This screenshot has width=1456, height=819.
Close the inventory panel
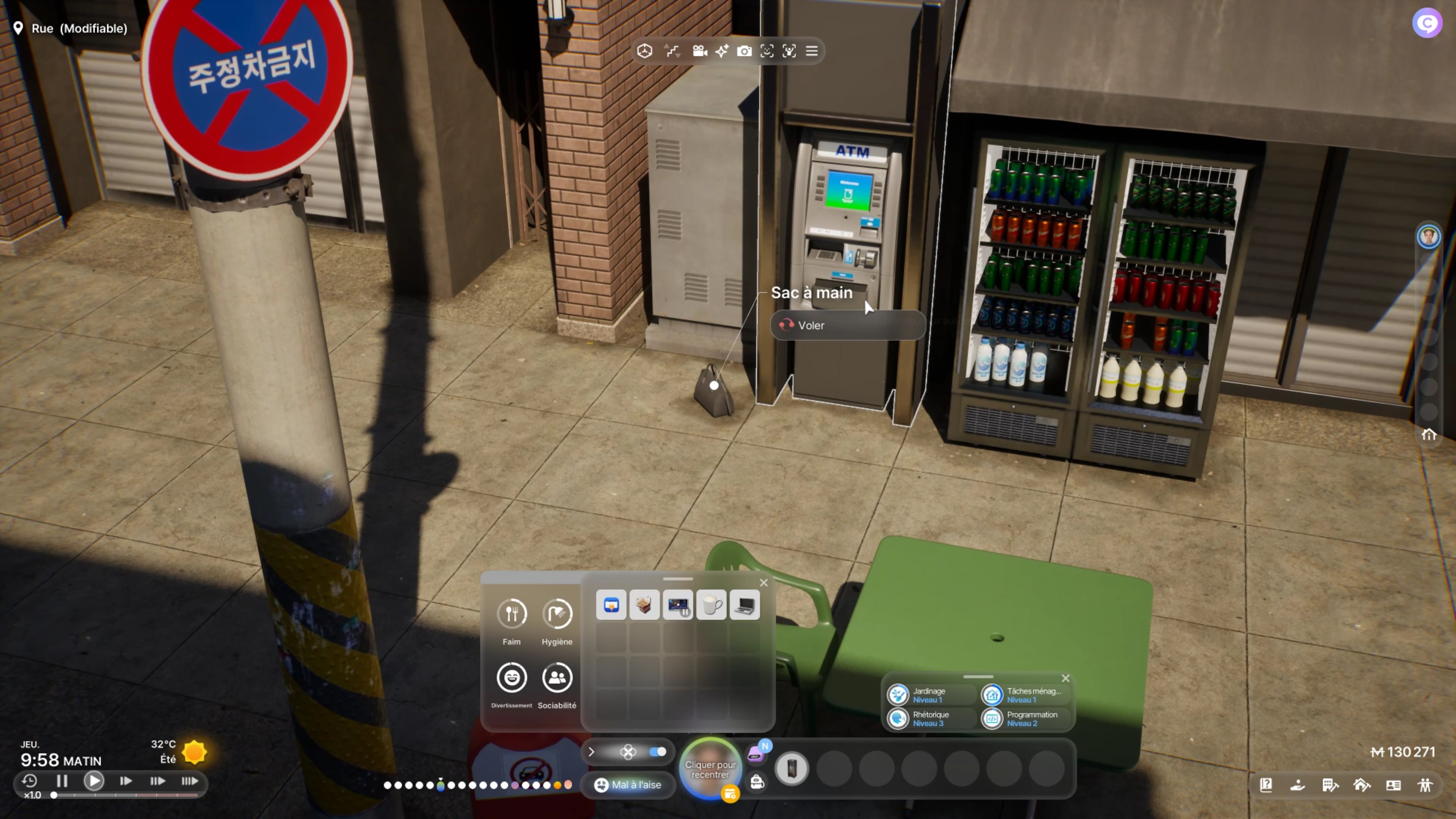pyautogui.click(x=763, y=583)
